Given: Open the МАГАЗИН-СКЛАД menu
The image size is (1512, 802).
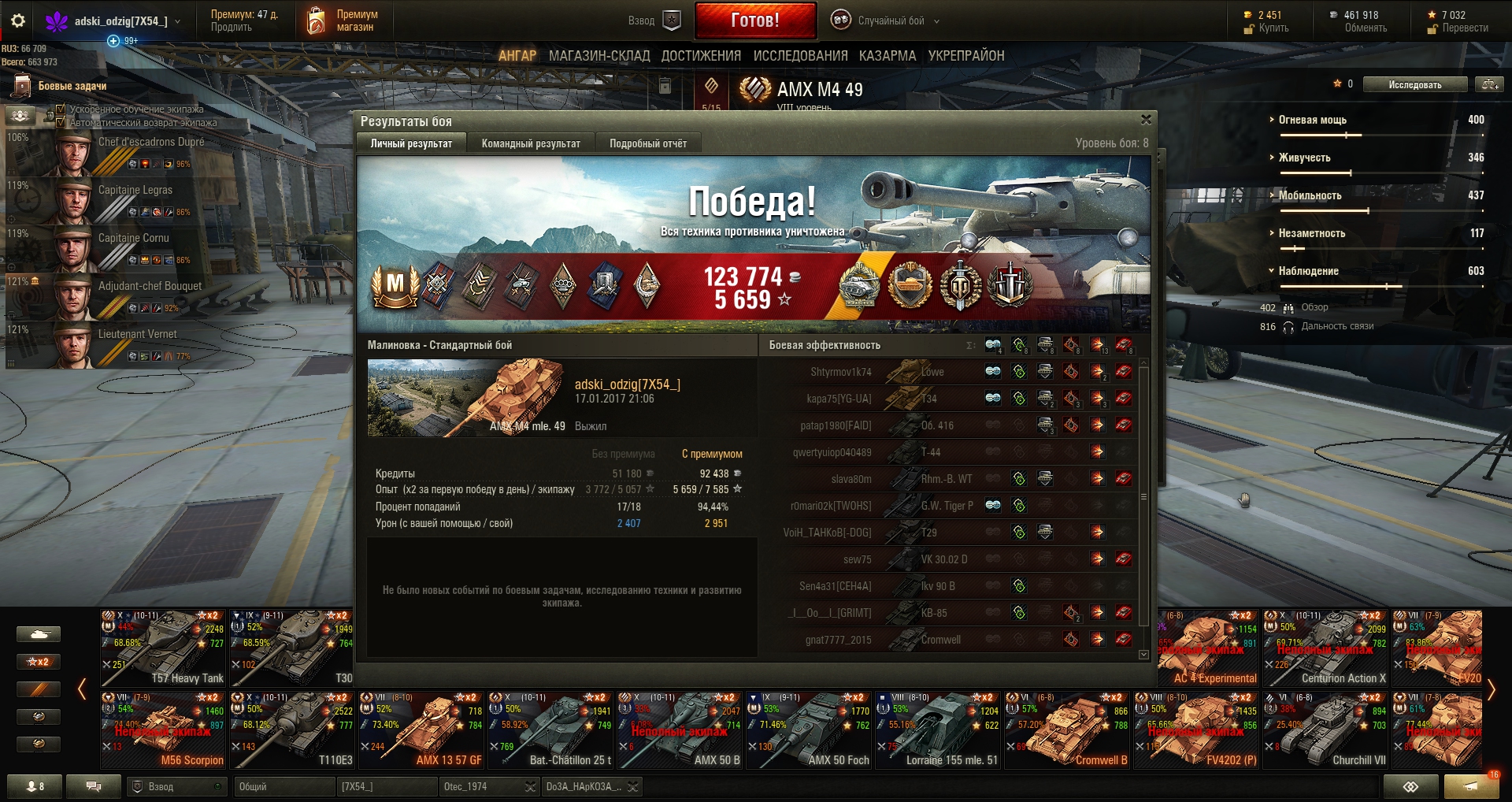Looking at the screenshot, I should 599,56.
